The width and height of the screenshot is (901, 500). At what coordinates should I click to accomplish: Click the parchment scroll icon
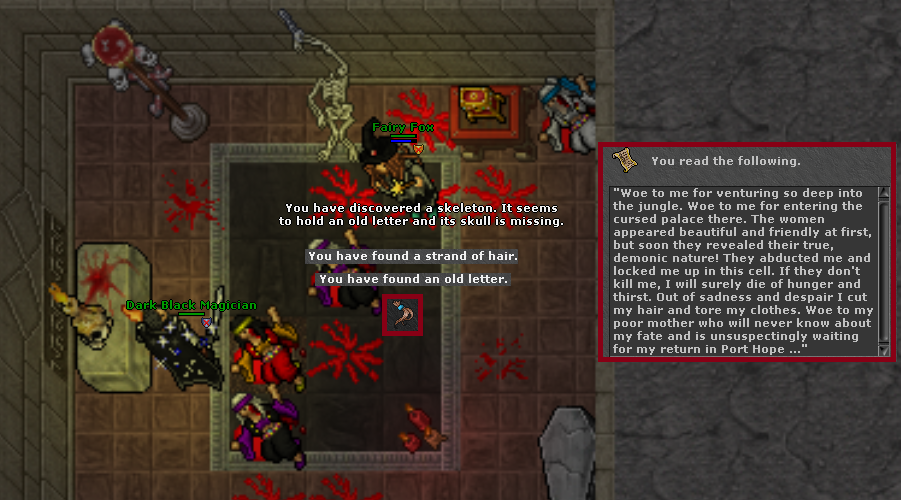(625, 160)
